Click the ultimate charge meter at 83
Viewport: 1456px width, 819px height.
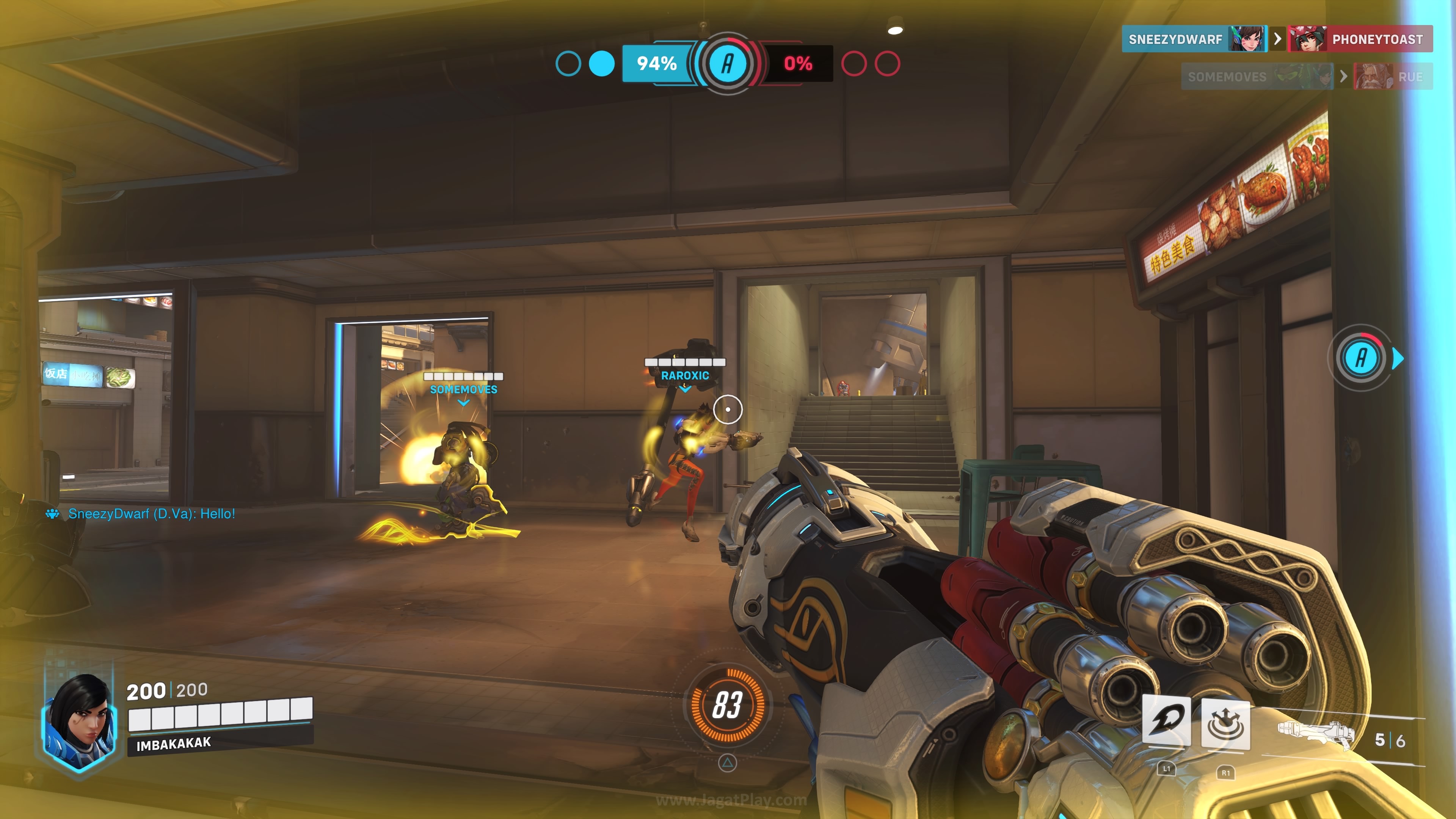727,705
